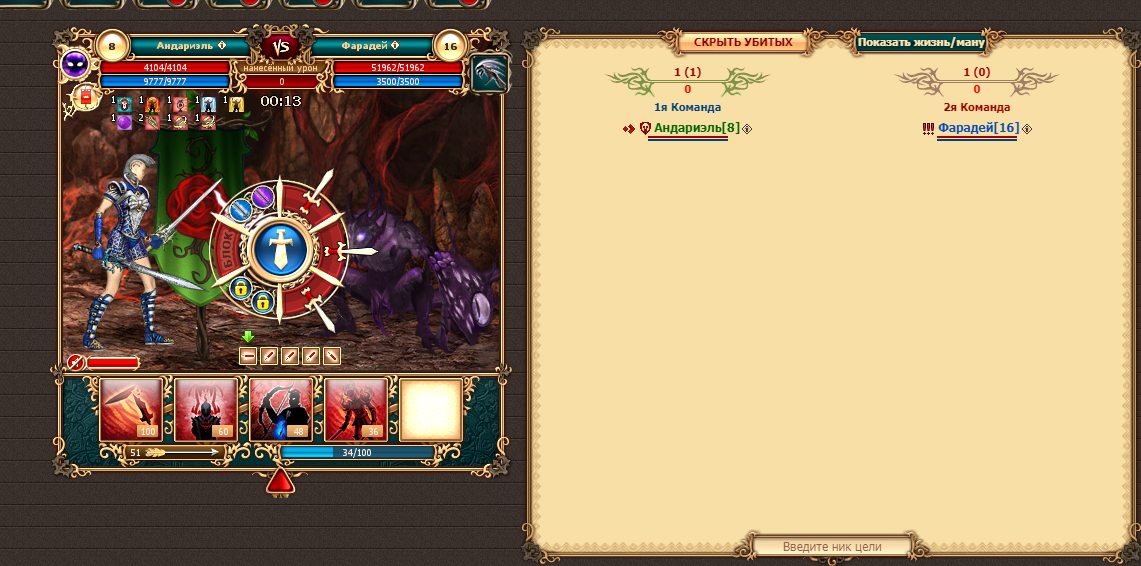
Task: Click the purple orb buff icon
Action: pyautogui.click(x=124, y=122)
